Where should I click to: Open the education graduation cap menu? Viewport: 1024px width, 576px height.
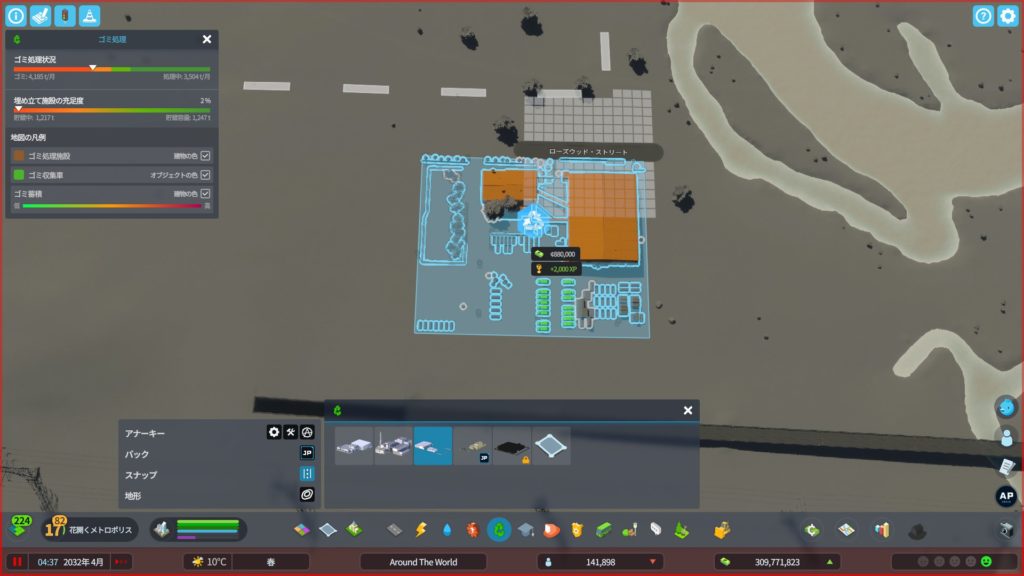coord(526,529)
